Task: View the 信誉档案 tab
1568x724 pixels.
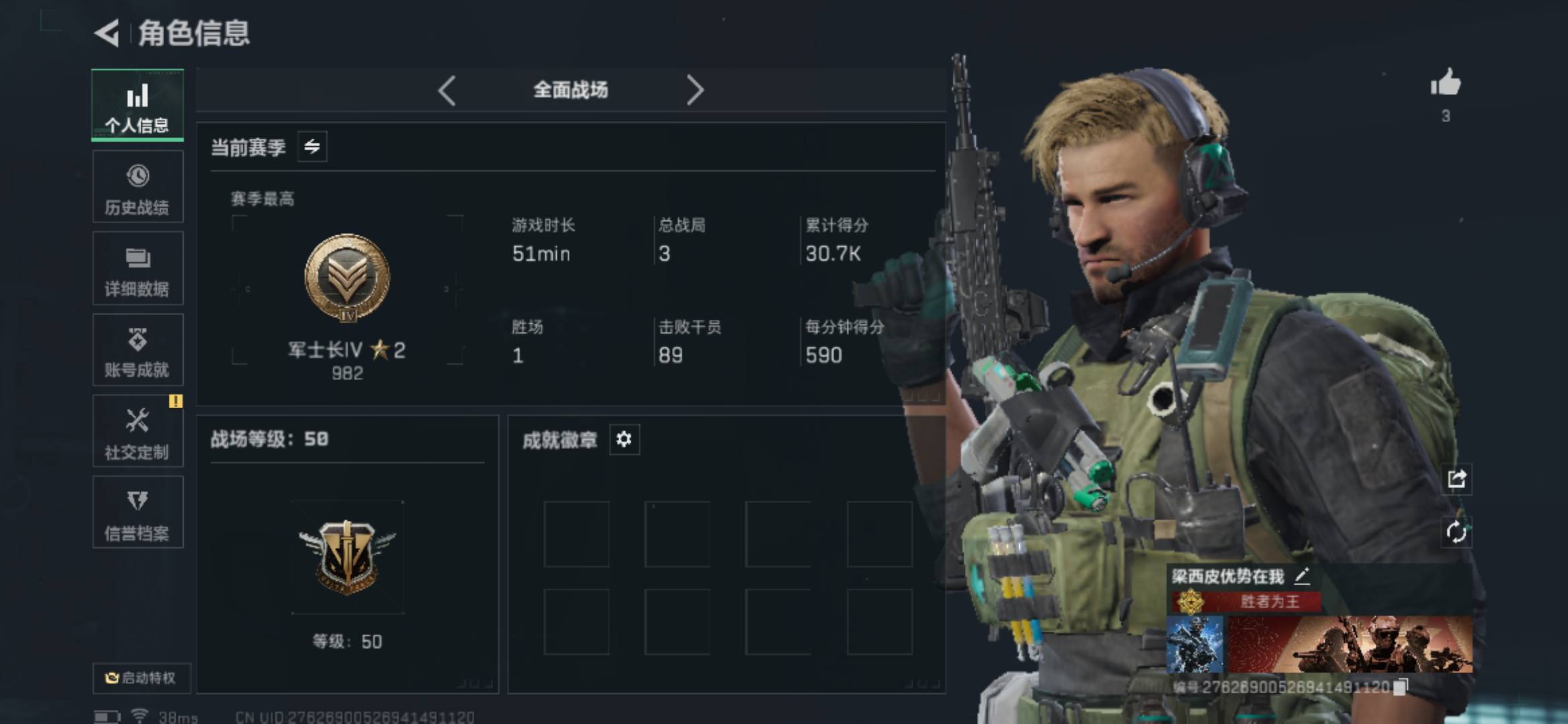Action: click(x=137, y=513)
